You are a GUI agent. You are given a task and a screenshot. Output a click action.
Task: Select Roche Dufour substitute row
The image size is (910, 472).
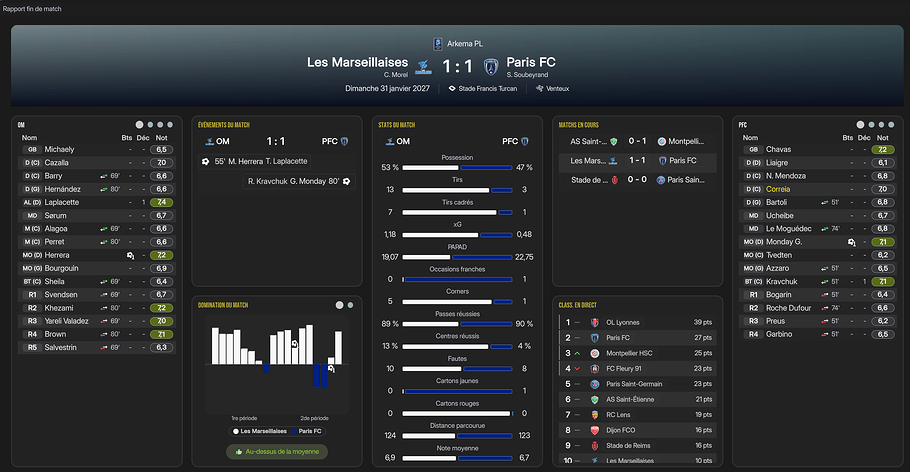click(790, 308)
